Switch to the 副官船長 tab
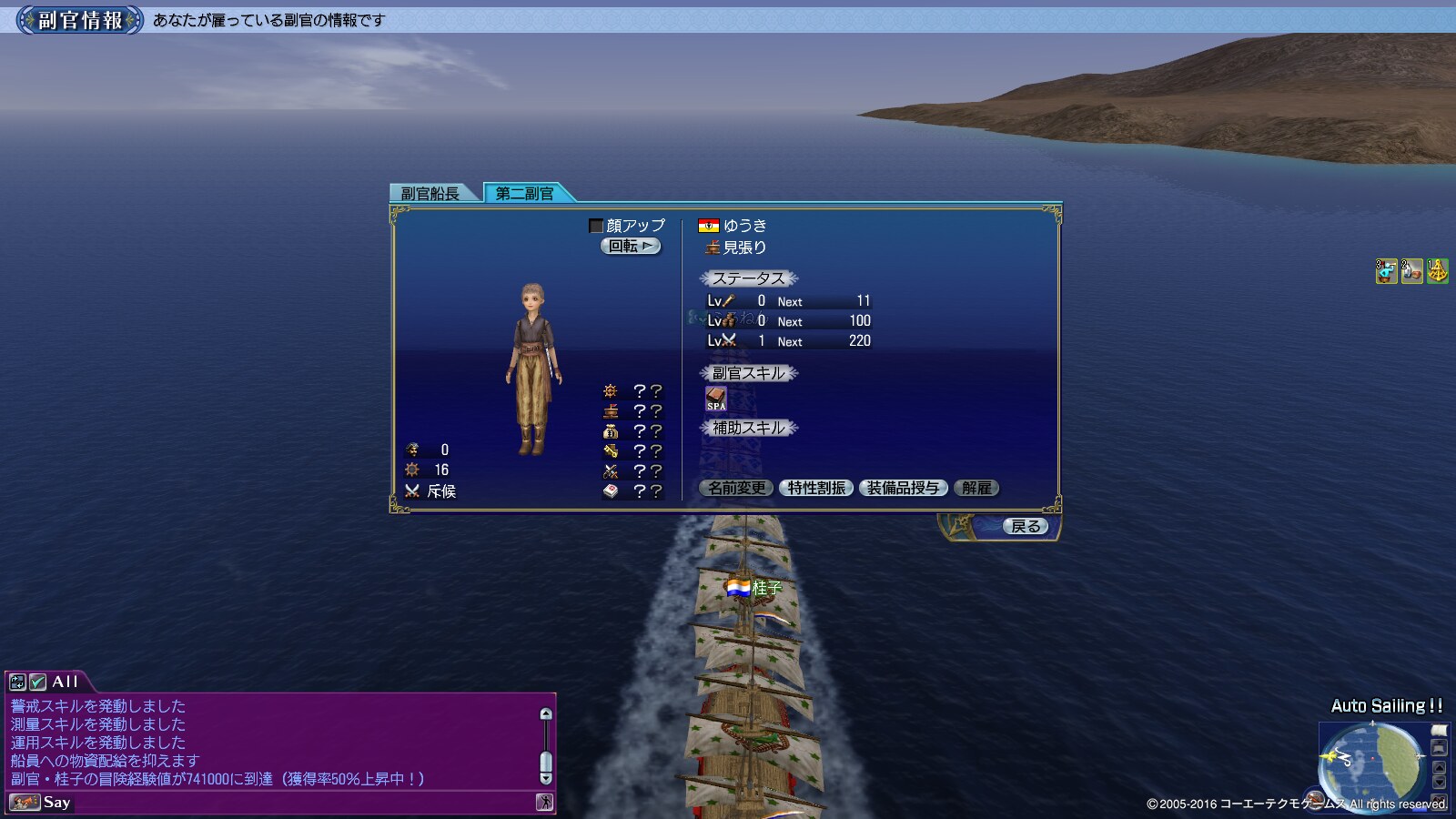Screen dimensions: 1456x819 pyautogui.click(x=430, y=193)
